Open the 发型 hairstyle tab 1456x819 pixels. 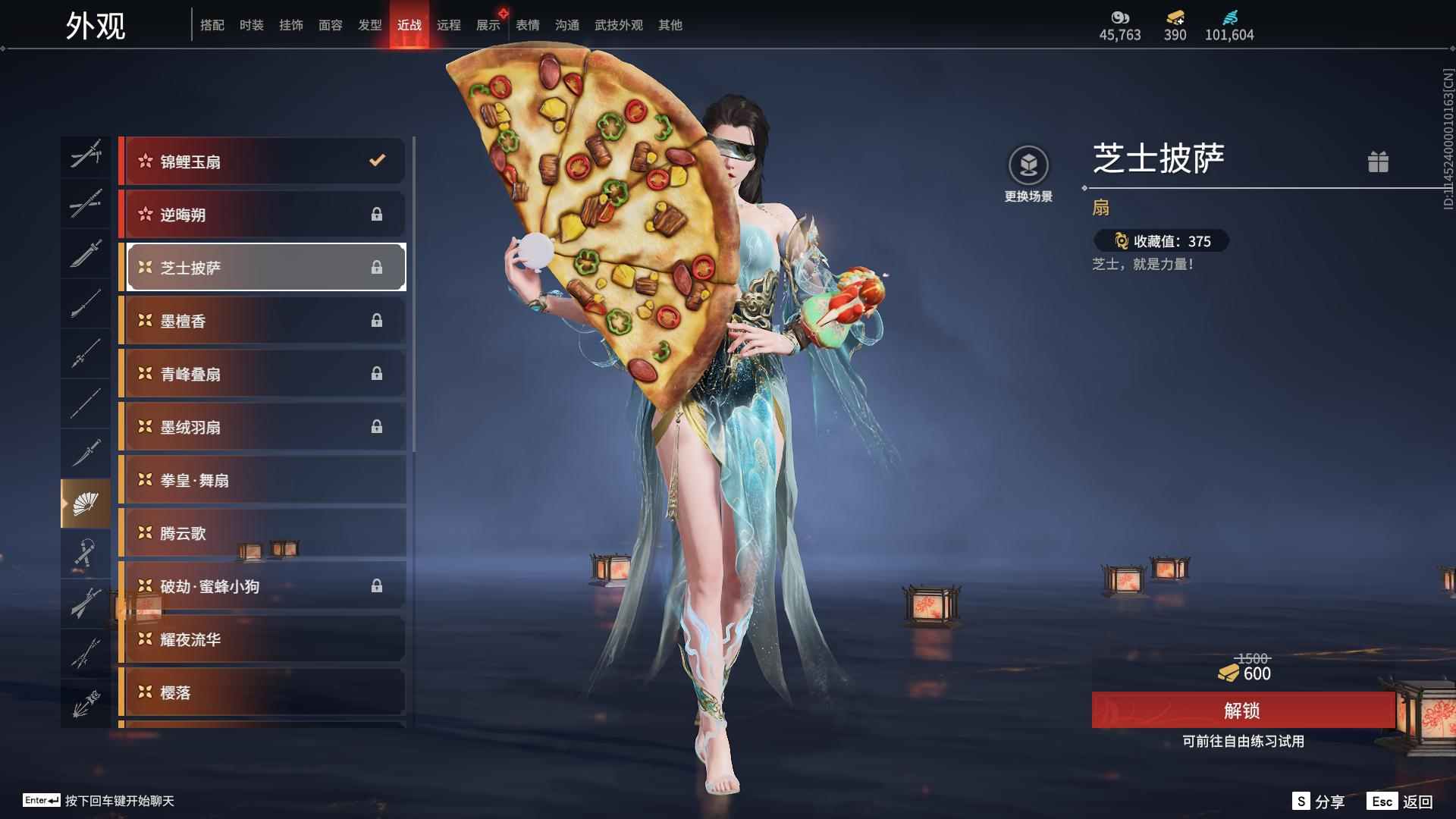click(370, 25)
